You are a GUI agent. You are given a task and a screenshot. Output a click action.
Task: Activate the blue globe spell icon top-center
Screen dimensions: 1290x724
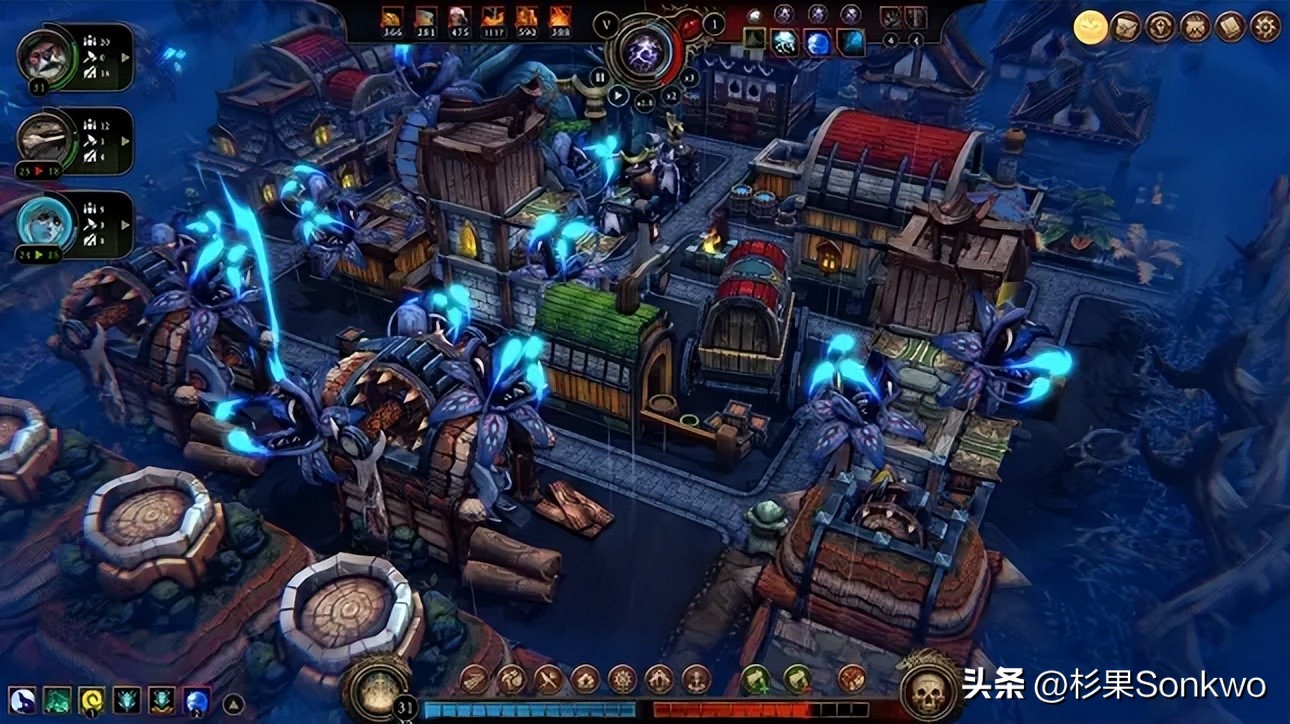819,43
